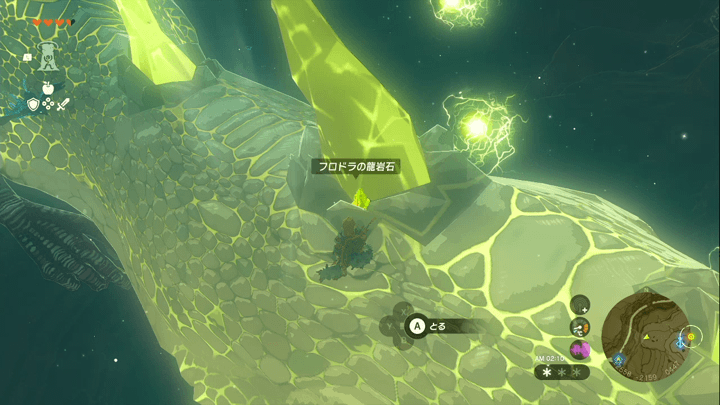Activate the ability figure icon
This screenshot has width=720, height=405.
[46, 56]
